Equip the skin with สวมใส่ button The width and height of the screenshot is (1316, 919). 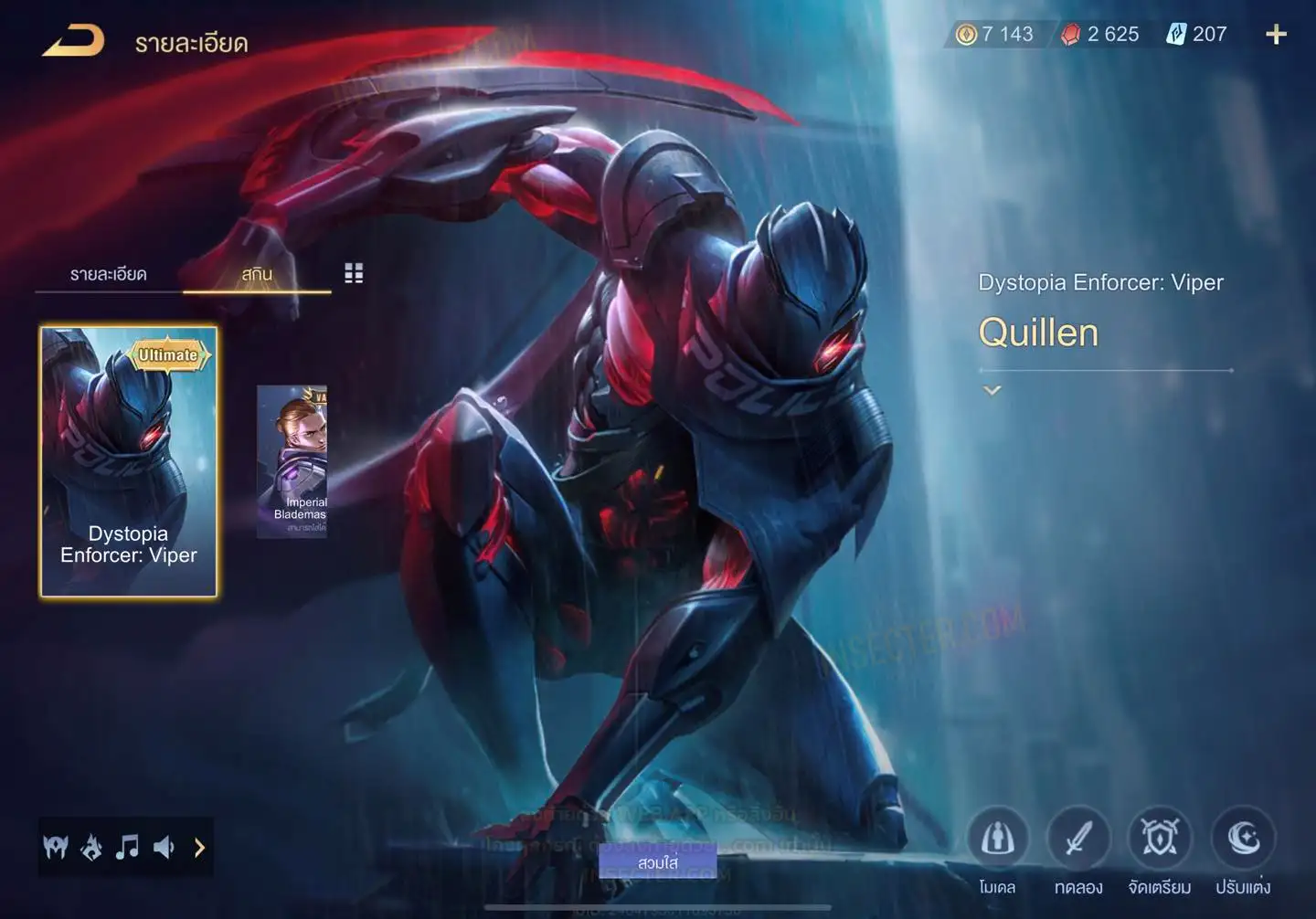658,862
